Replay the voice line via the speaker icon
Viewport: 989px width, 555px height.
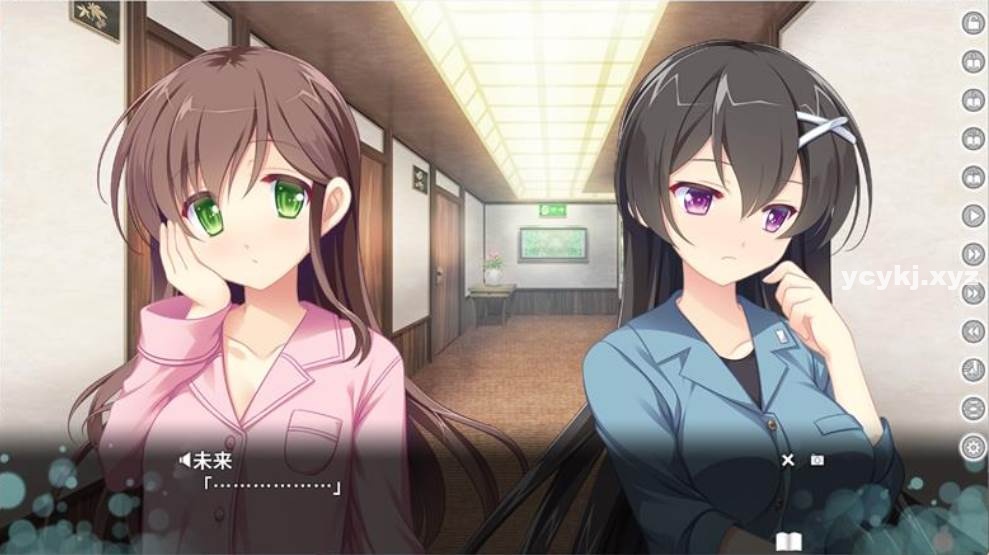(184, 460)
